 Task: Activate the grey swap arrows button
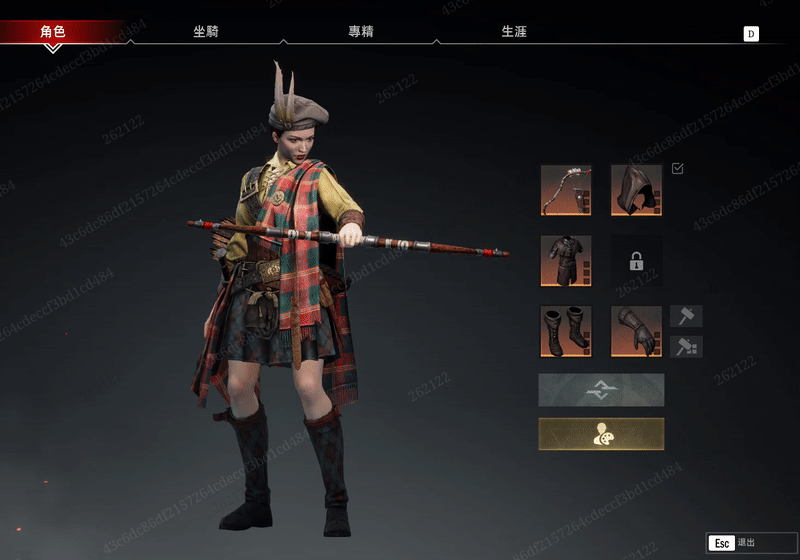(601, 390)
